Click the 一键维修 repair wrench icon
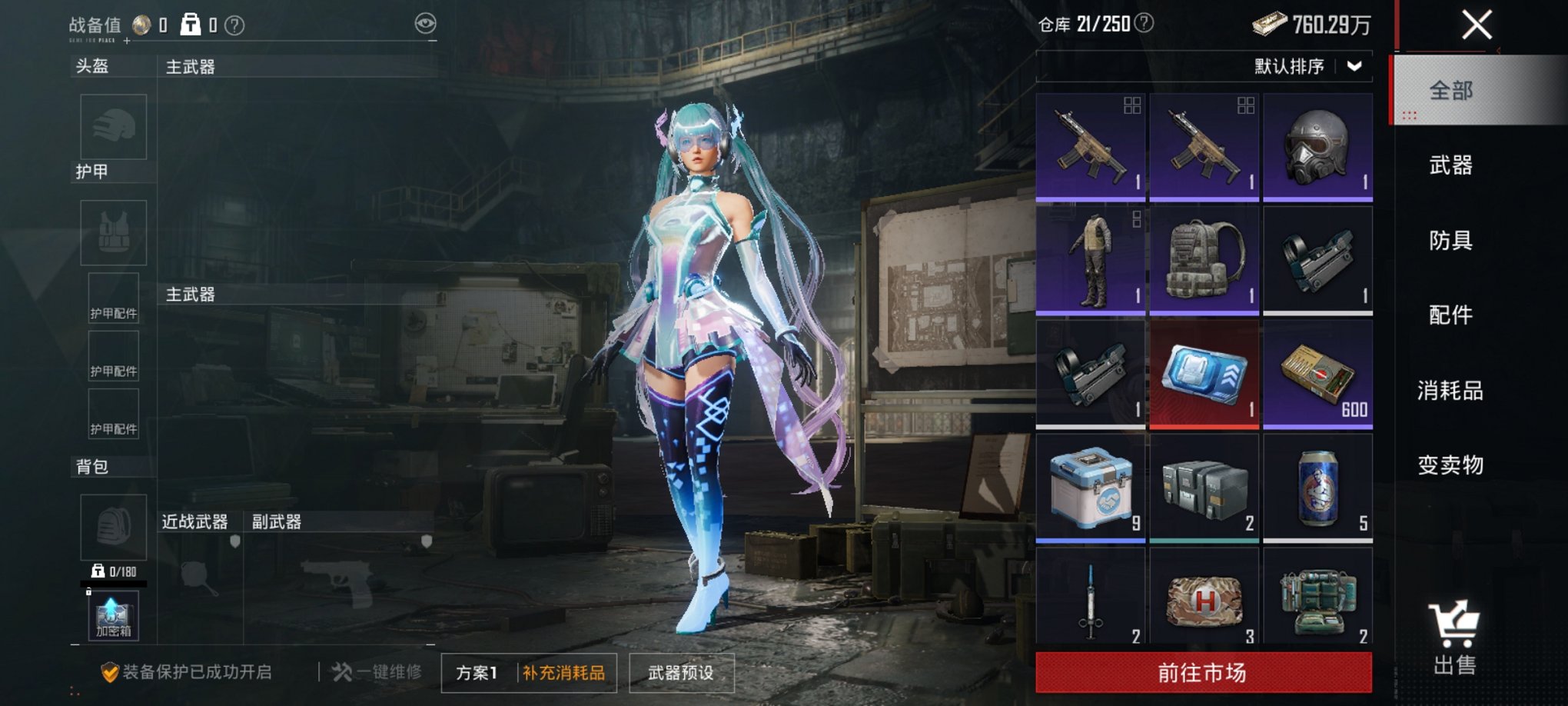 point(341,671)
